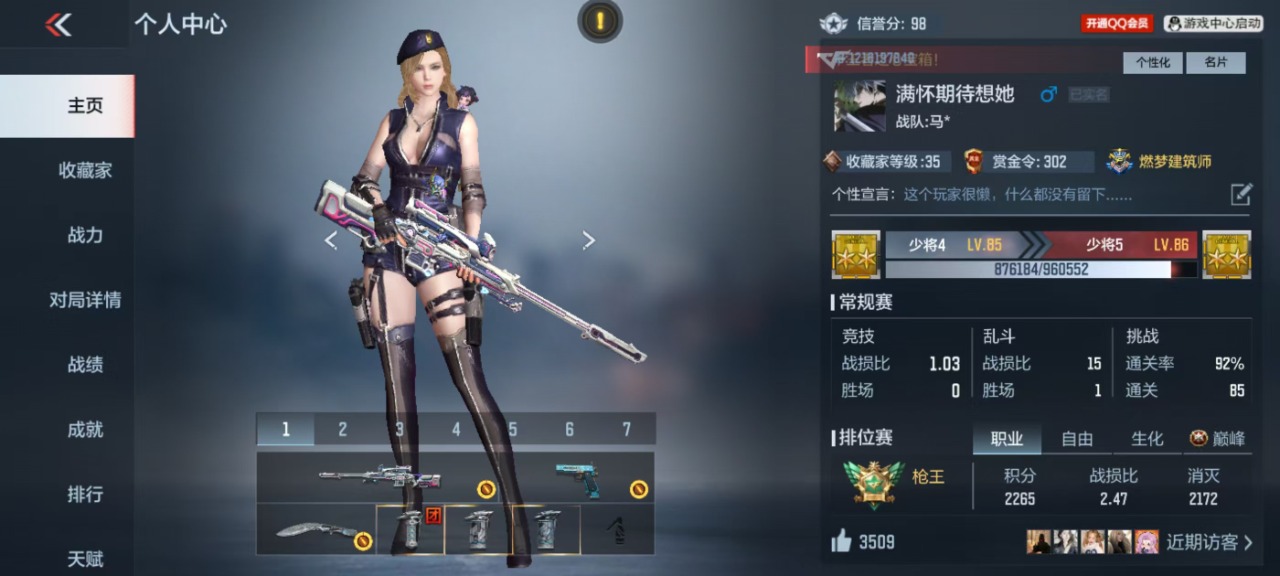The height and width of the screenshot is (576, 1280).
Task: Open the 名片 name card button
Action: tap(1215, 62)
